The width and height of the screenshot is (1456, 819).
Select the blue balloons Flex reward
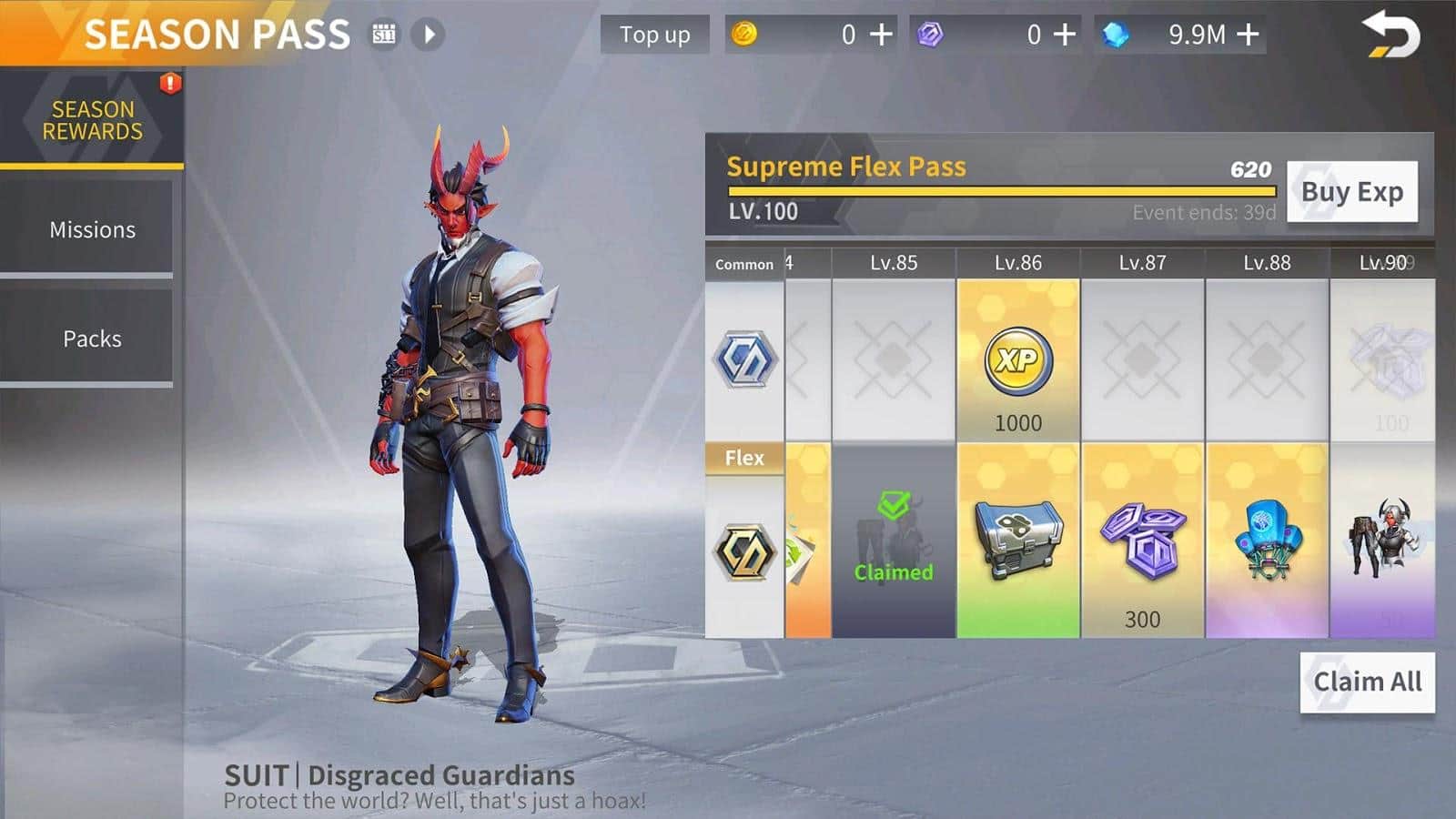click(x=1268, y=540)
